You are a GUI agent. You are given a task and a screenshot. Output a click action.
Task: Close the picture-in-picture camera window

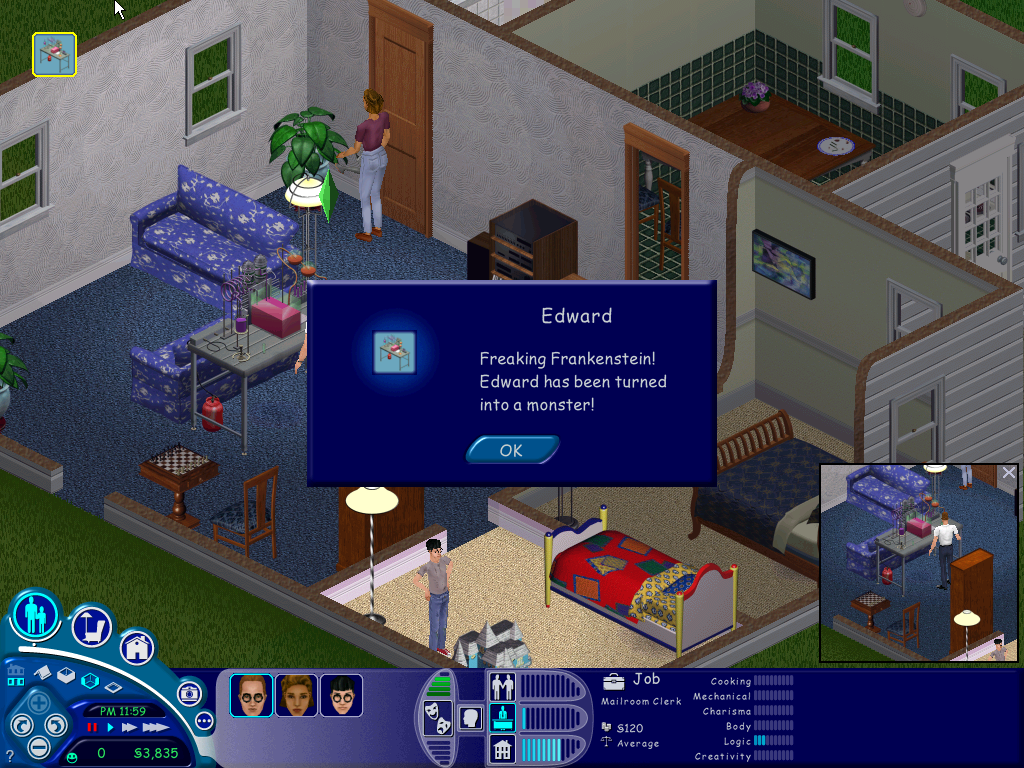[1008, 473]
